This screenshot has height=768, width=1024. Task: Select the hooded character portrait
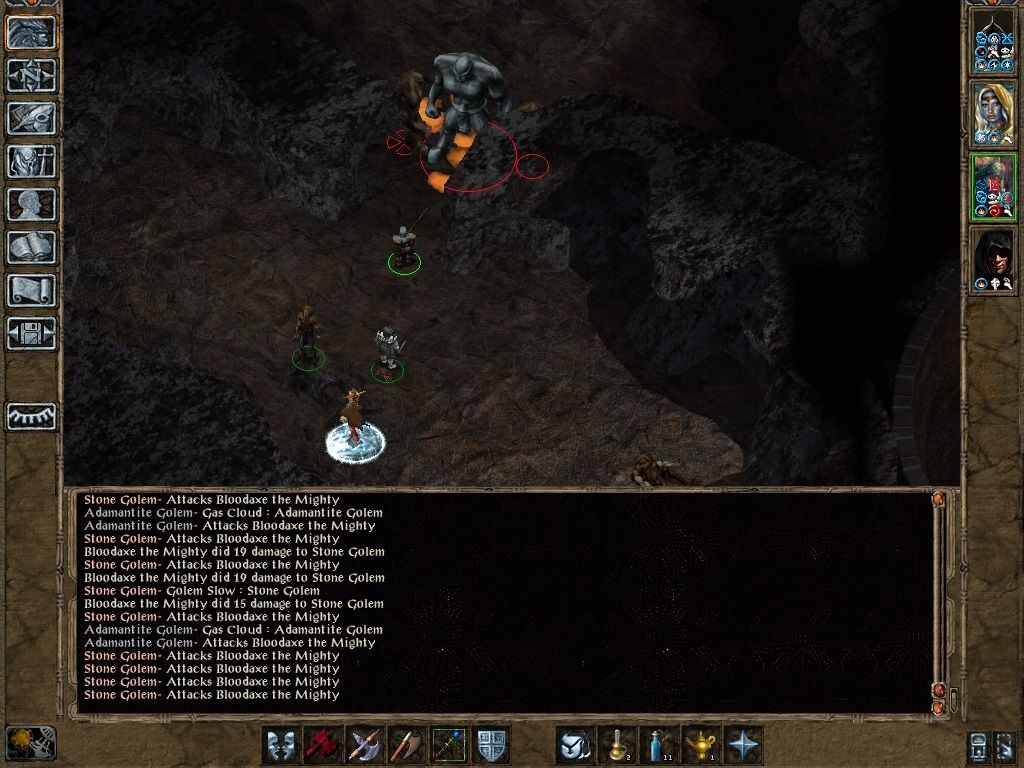coord(993,261)
